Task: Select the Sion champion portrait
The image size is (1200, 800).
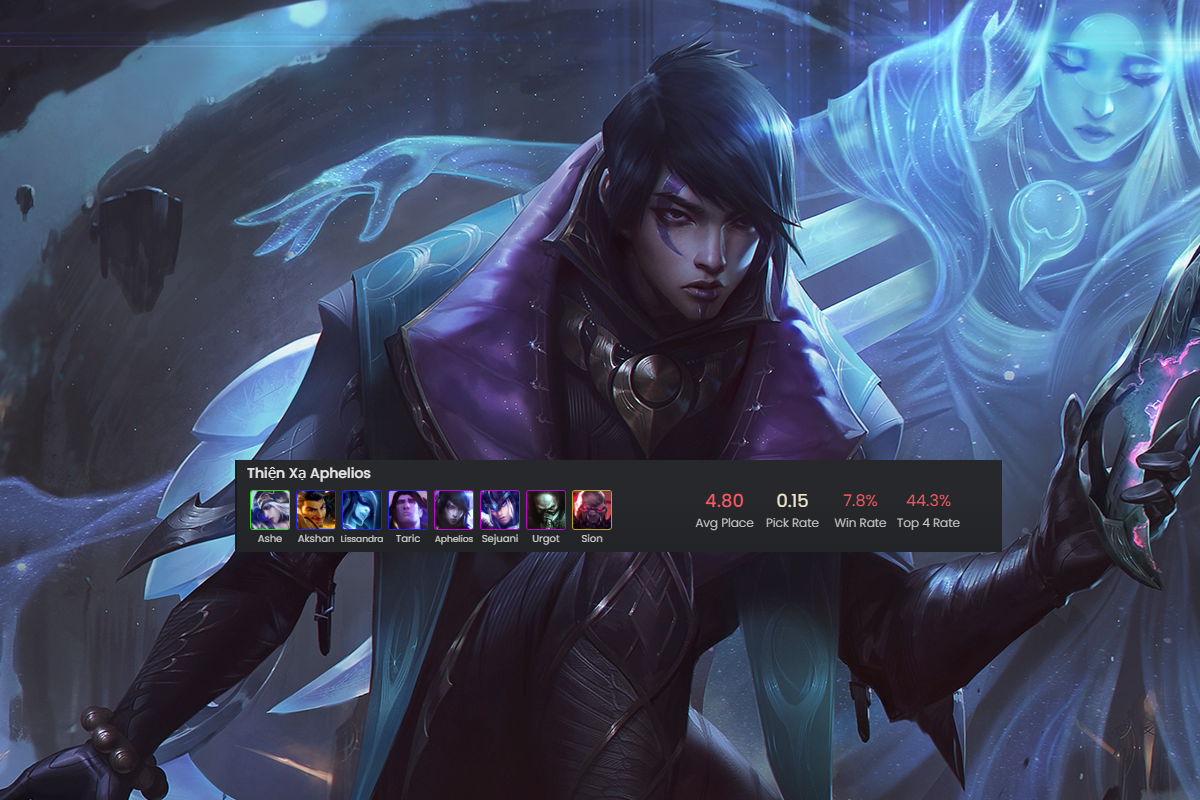Action: [x=592, y=510]
